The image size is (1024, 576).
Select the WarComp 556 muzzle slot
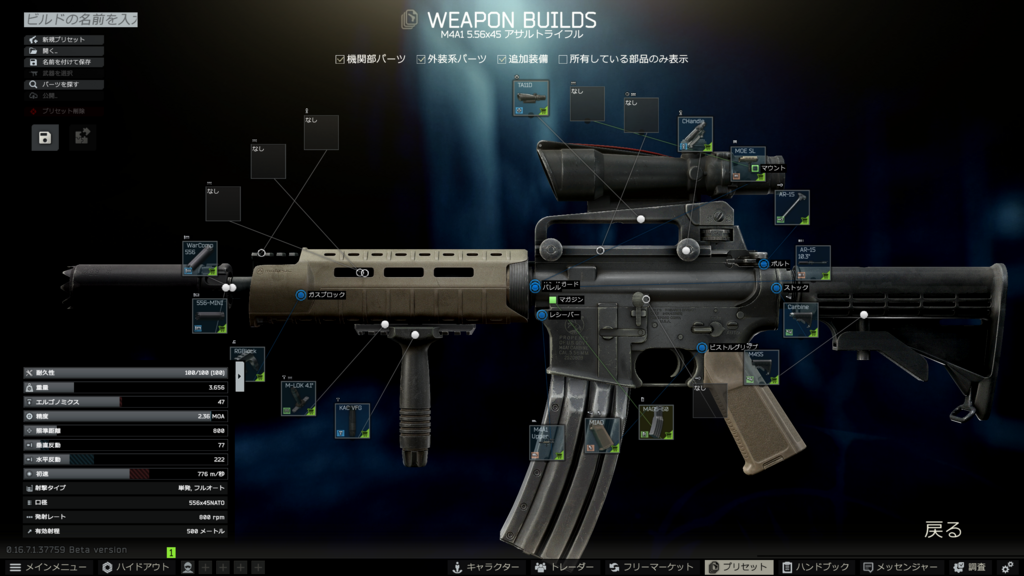[x=200, y=258]
